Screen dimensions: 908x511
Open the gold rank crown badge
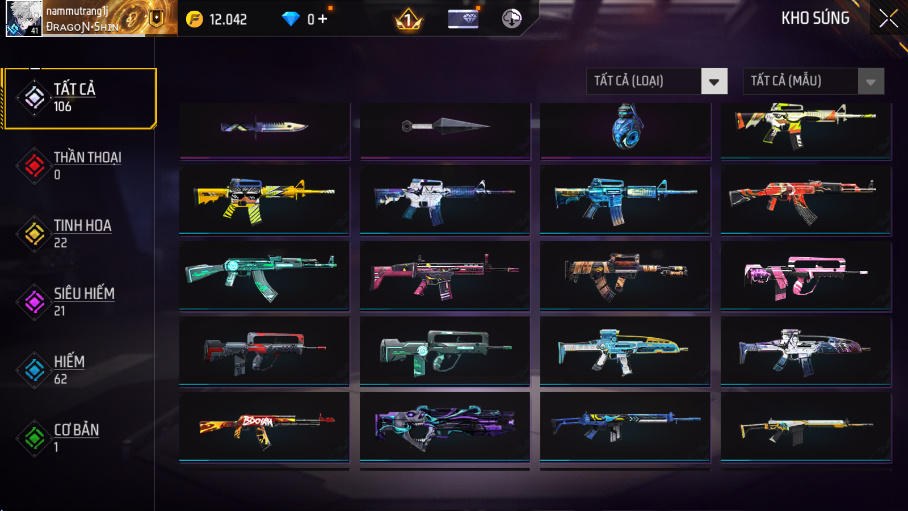[x=408, y=19]
